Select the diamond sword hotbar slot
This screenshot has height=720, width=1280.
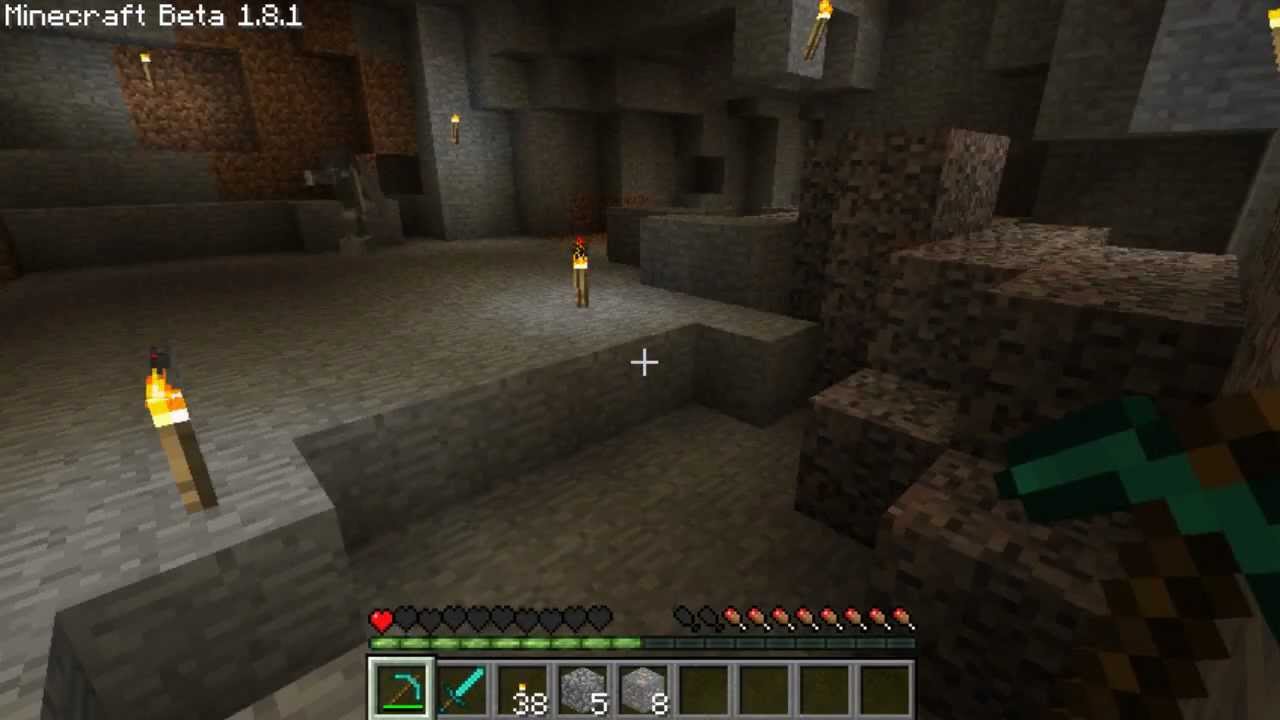point(462,689)
